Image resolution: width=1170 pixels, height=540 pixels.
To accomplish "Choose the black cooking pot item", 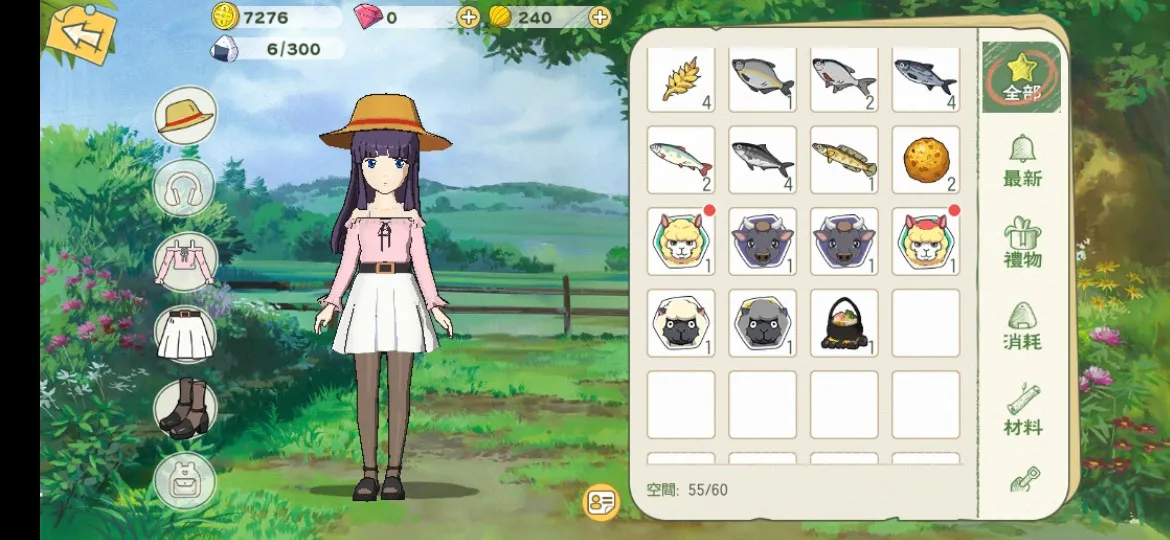I will [x=843, y=323].
